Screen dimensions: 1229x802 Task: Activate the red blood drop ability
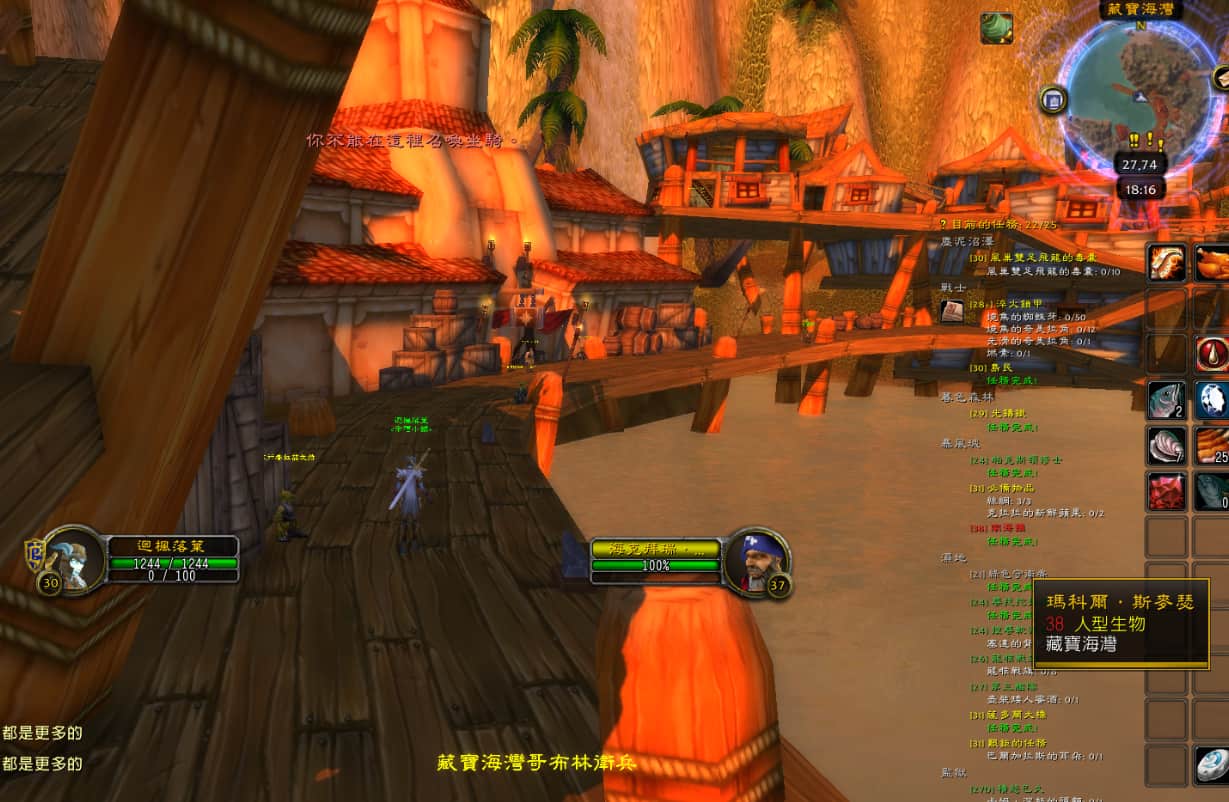[1213, 354]
